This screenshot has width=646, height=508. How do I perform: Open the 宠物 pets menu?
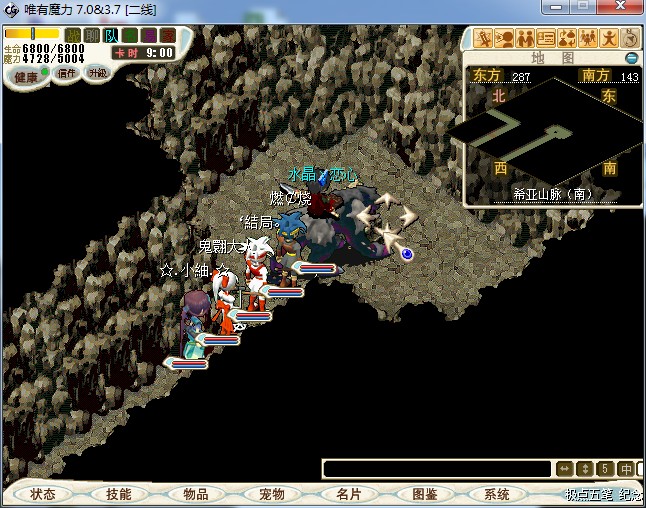pyautogui.click(x=272, y=494)
